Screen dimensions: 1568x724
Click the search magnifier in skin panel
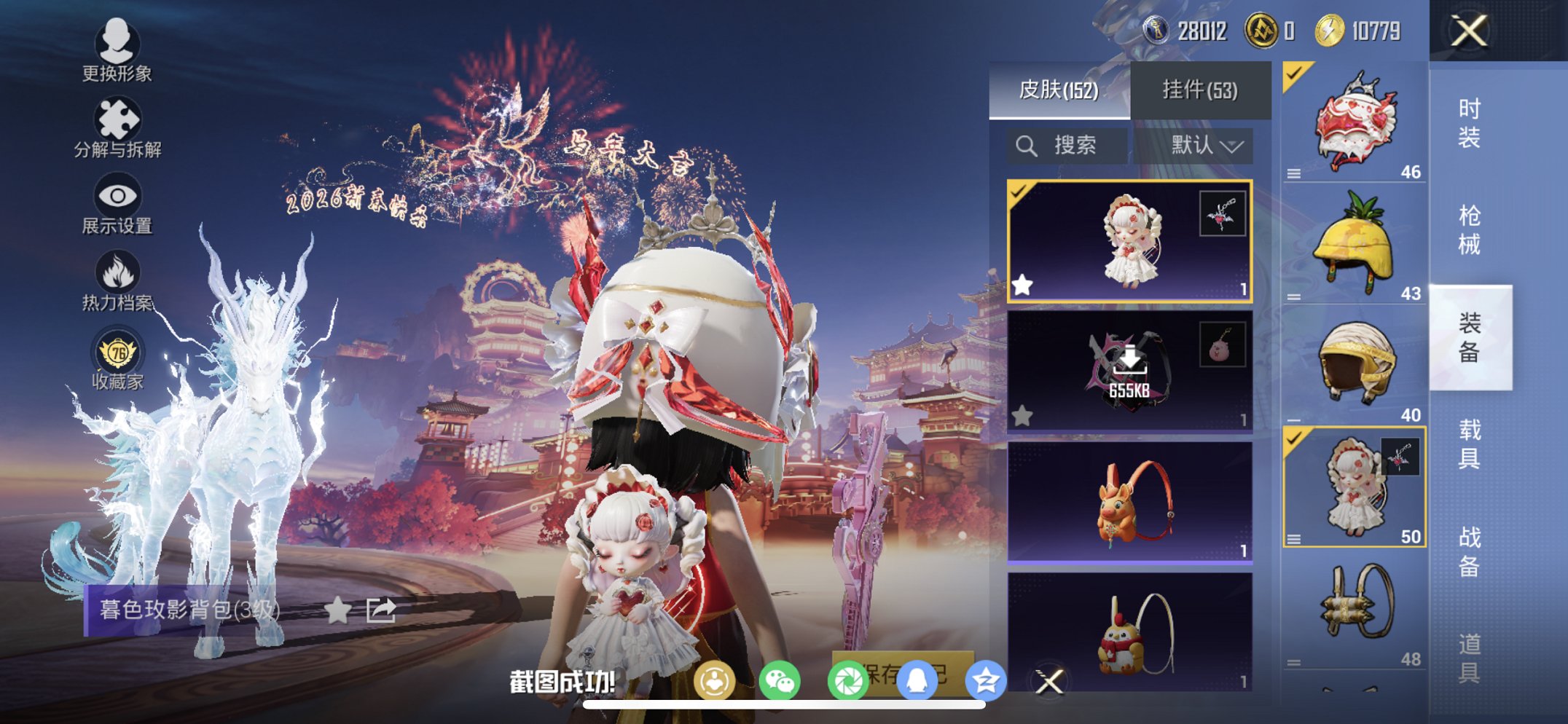[1027, 144]
